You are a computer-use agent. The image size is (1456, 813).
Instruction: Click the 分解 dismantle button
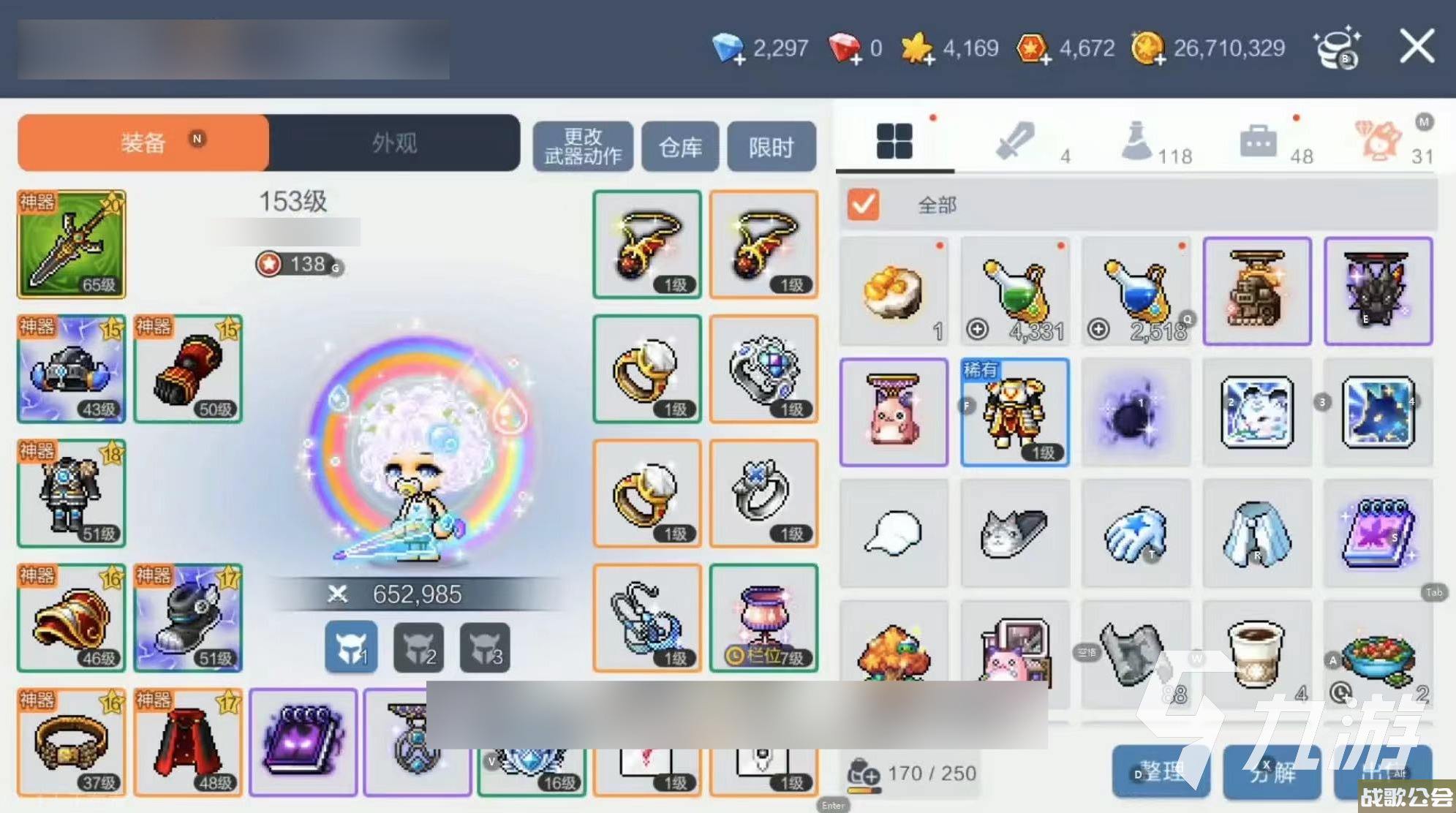click(x=1272, y=771)
